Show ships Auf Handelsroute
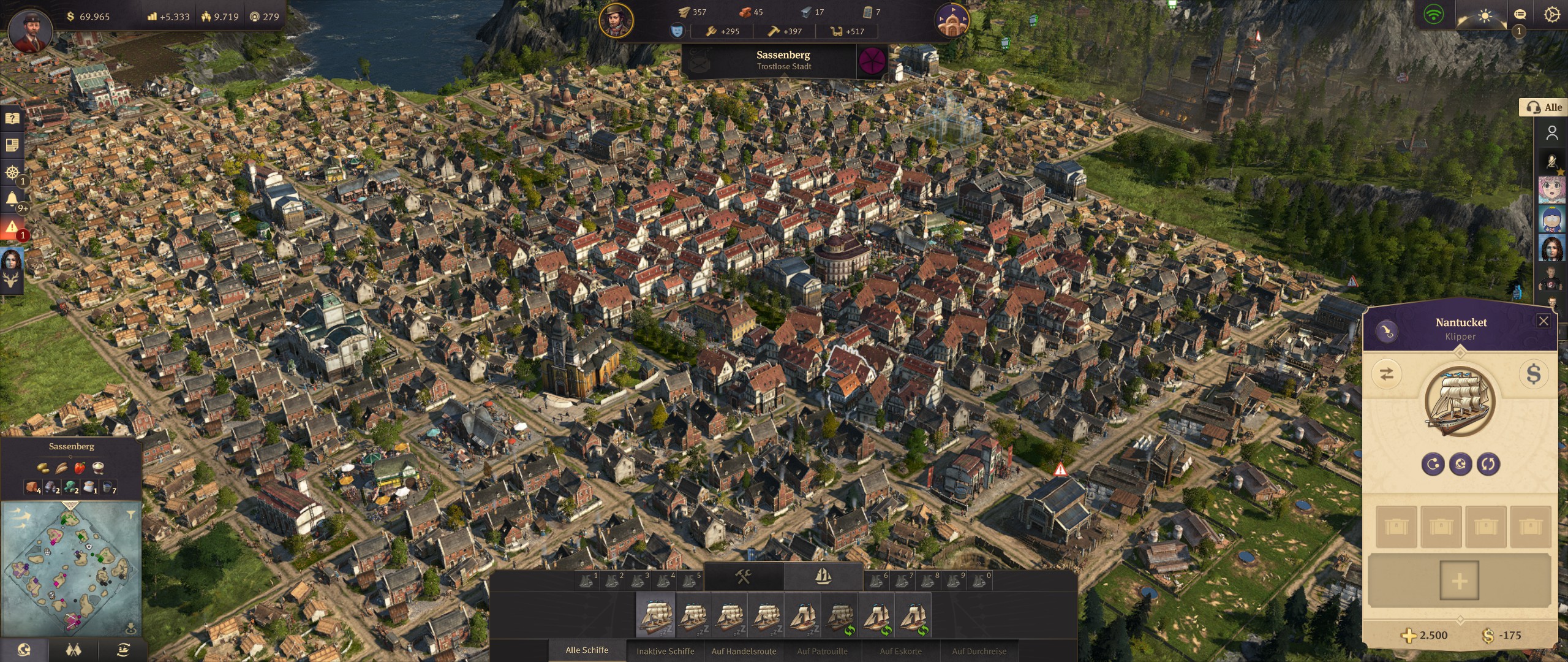The image size is (1568, 662). (744, 651)
